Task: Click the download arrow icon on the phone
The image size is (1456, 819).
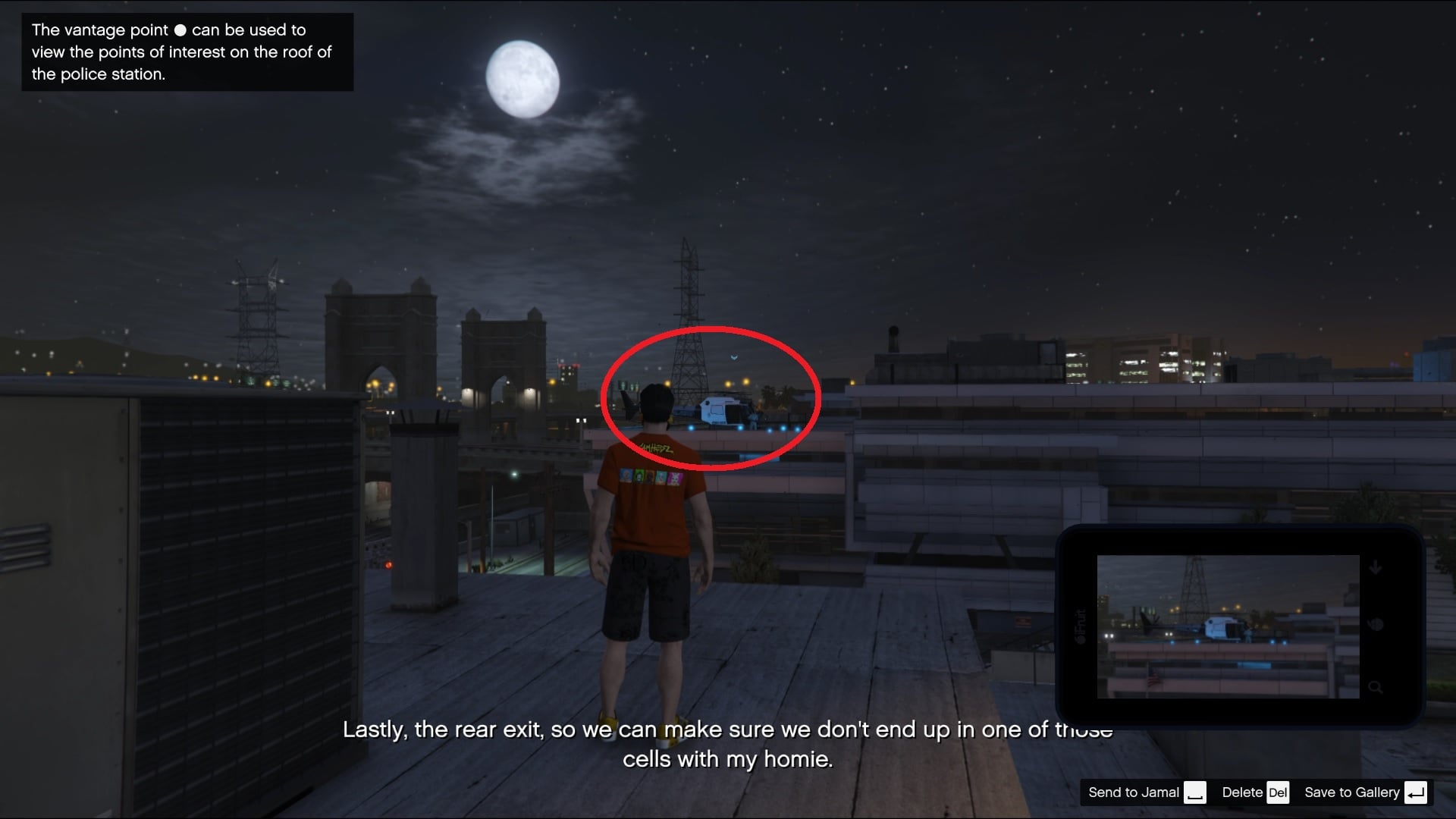Action: [x=1376, y=566]
